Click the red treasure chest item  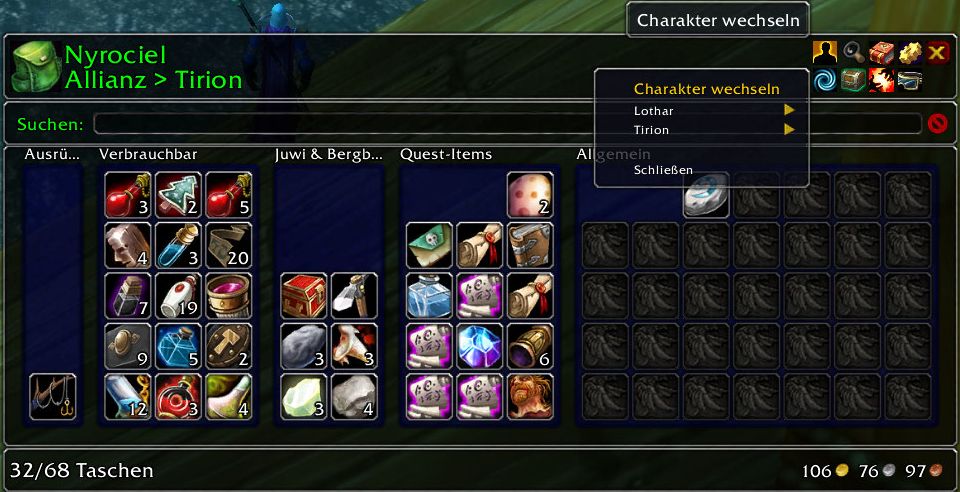[x=304, y=296]
